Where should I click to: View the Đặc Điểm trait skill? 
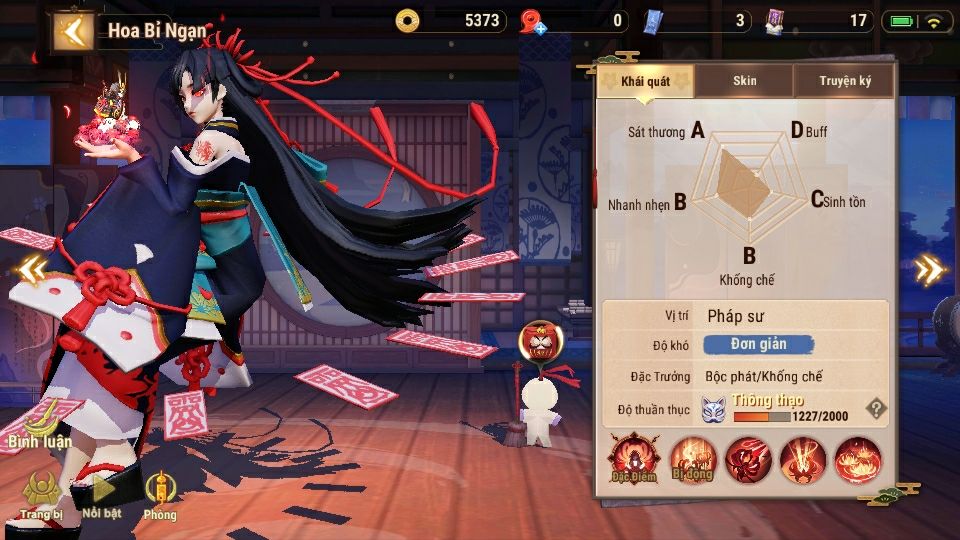633,461
